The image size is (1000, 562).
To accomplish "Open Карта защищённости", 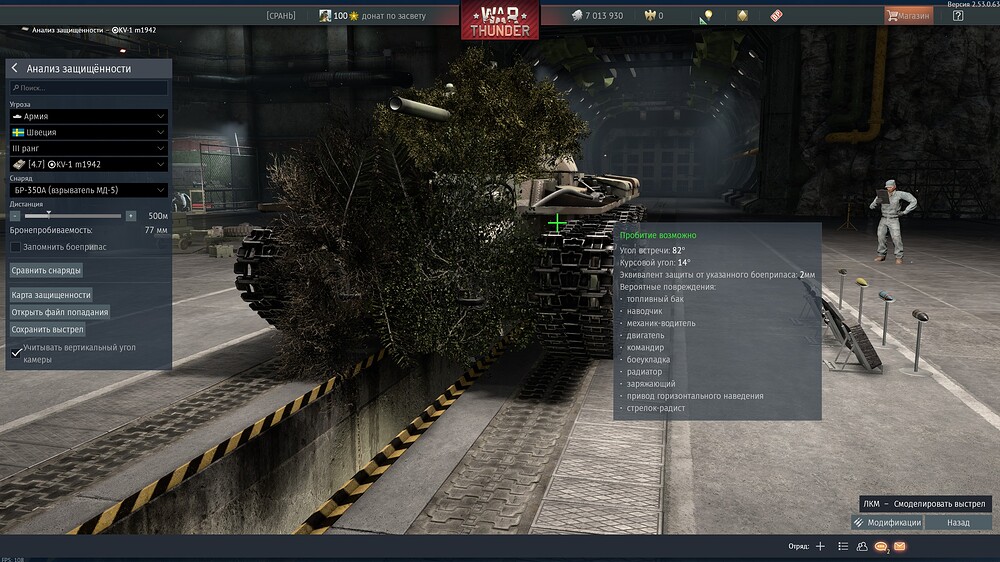I will point(51,295).
